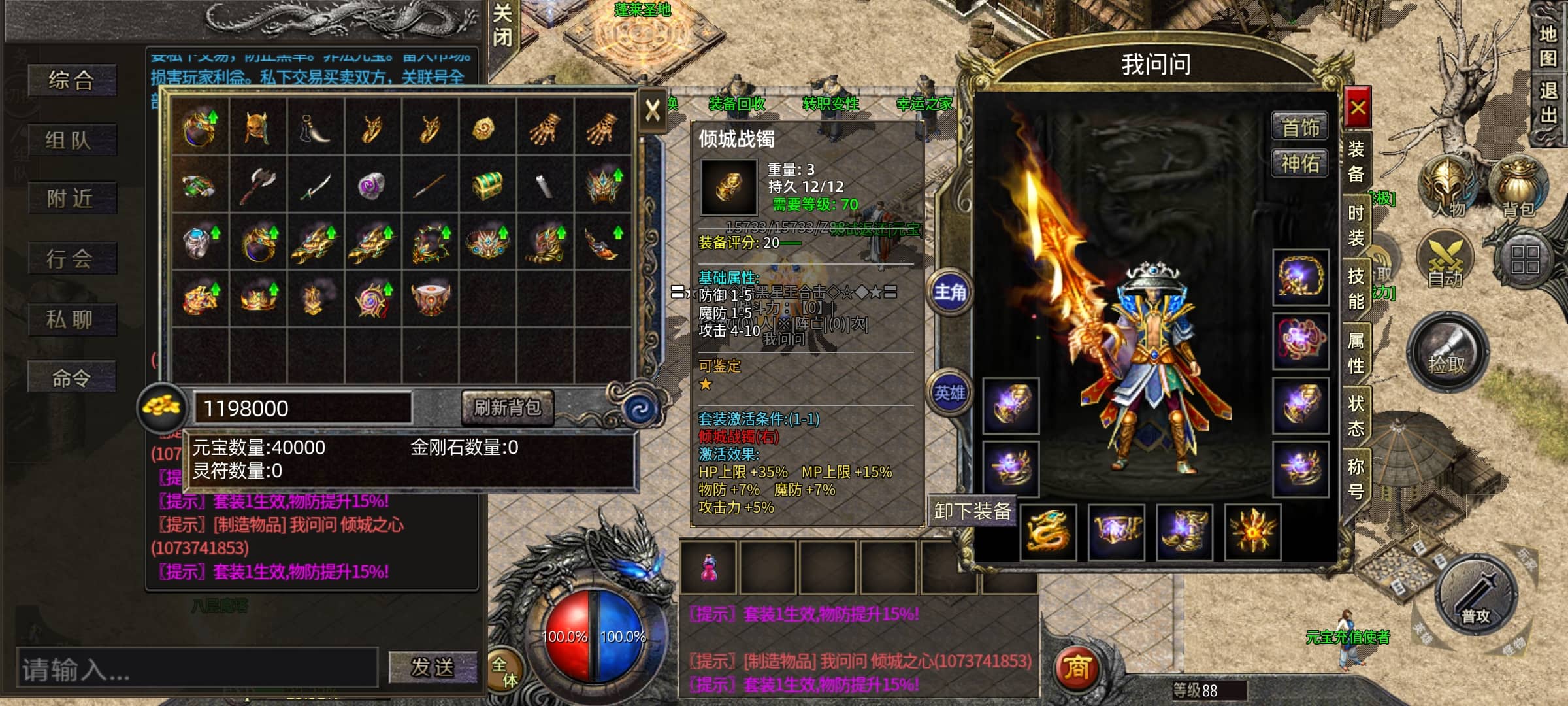The image size is (1568, 706).
Task: Open the 首饰 jewelry view
Action: pyautogui.click(x=1299, y=127)
